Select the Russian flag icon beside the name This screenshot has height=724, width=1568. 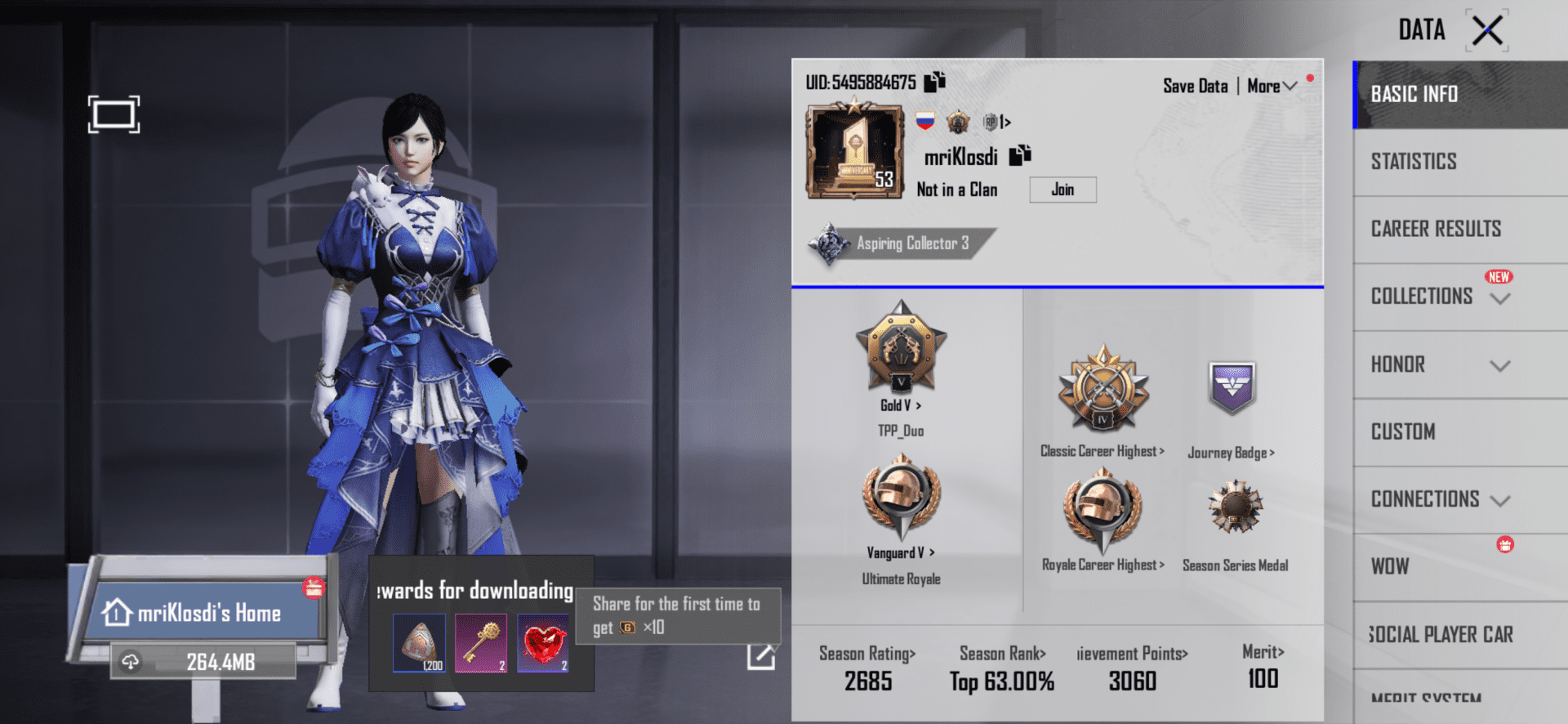point(924,121)
